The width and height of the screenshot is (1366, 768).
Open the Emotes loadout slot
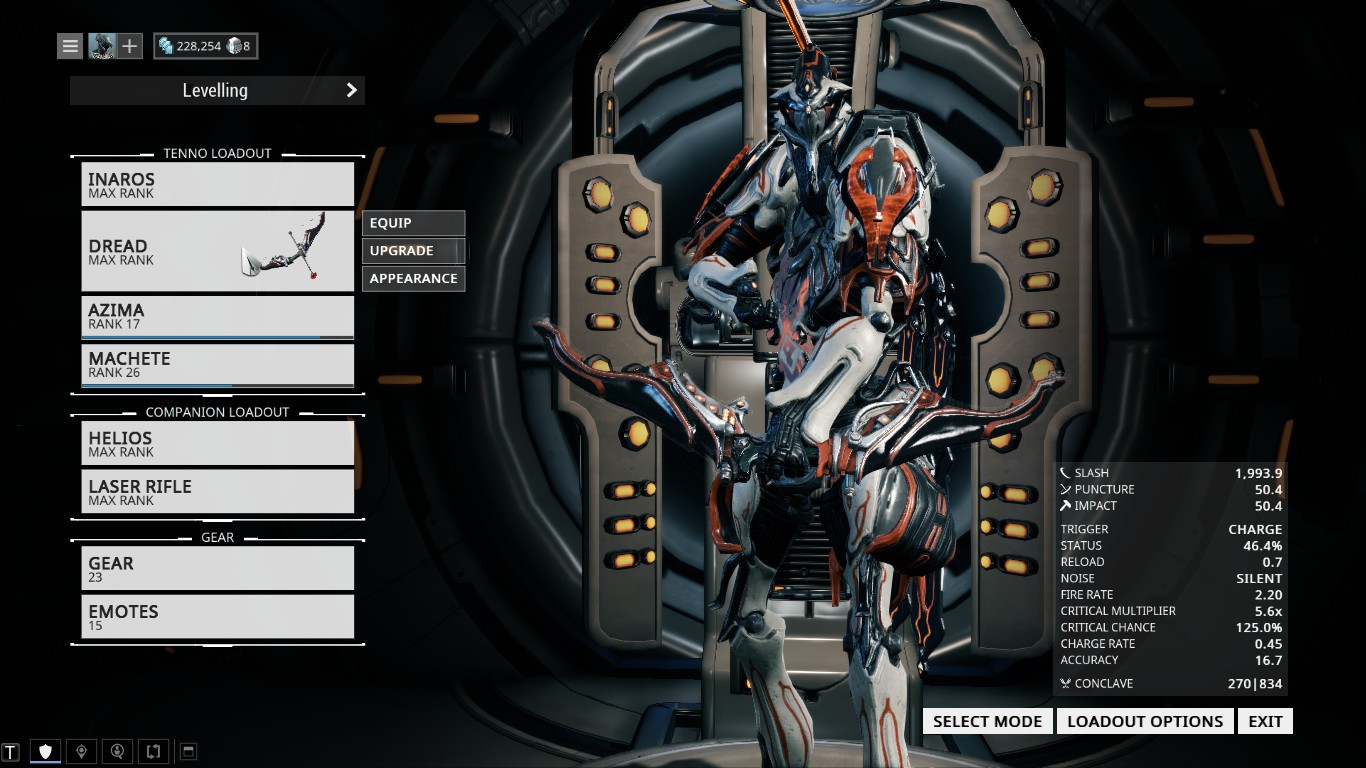(x=217, y=616)
